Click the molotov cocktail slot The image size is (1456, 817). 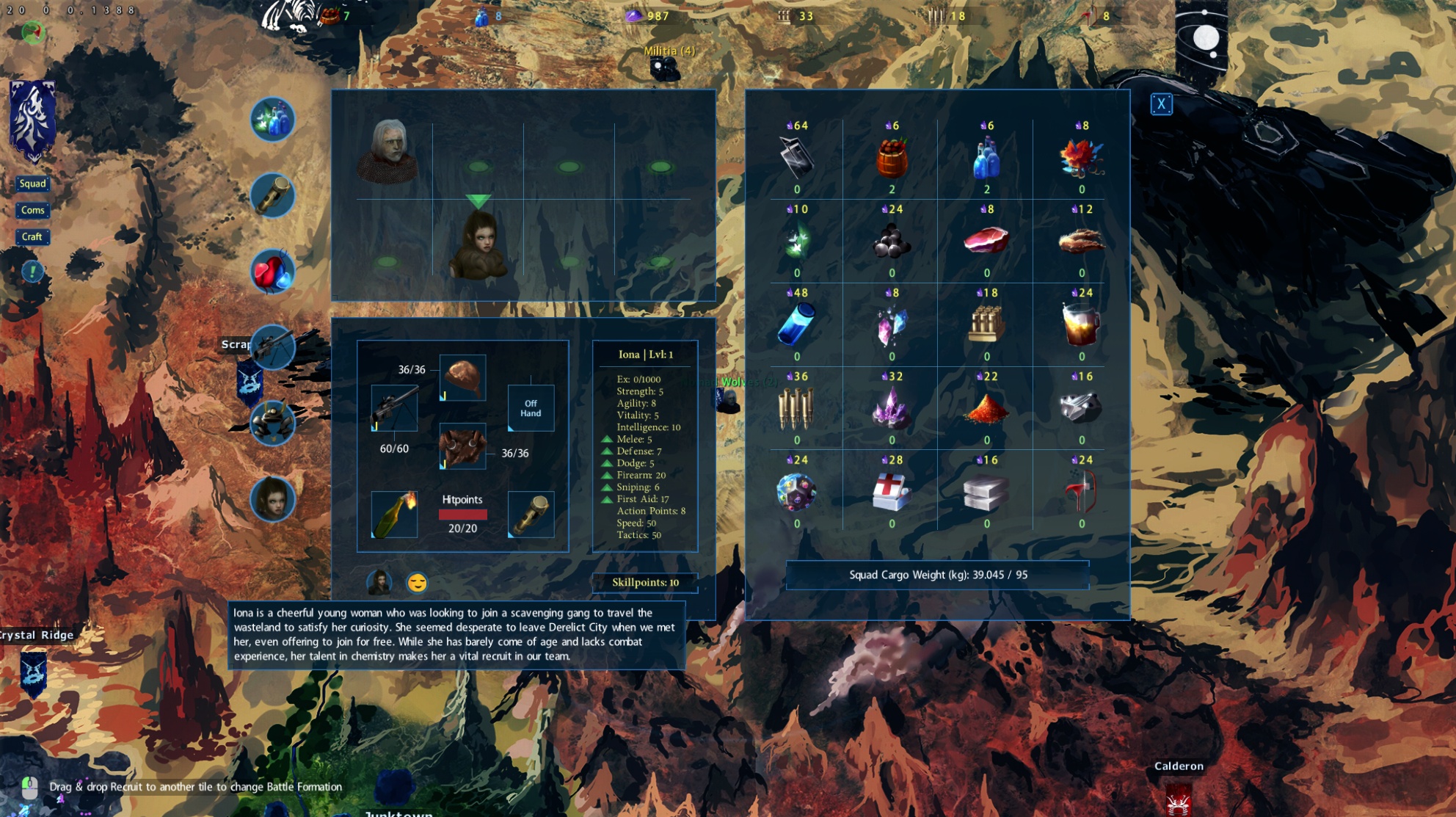(x=394, y=515)
